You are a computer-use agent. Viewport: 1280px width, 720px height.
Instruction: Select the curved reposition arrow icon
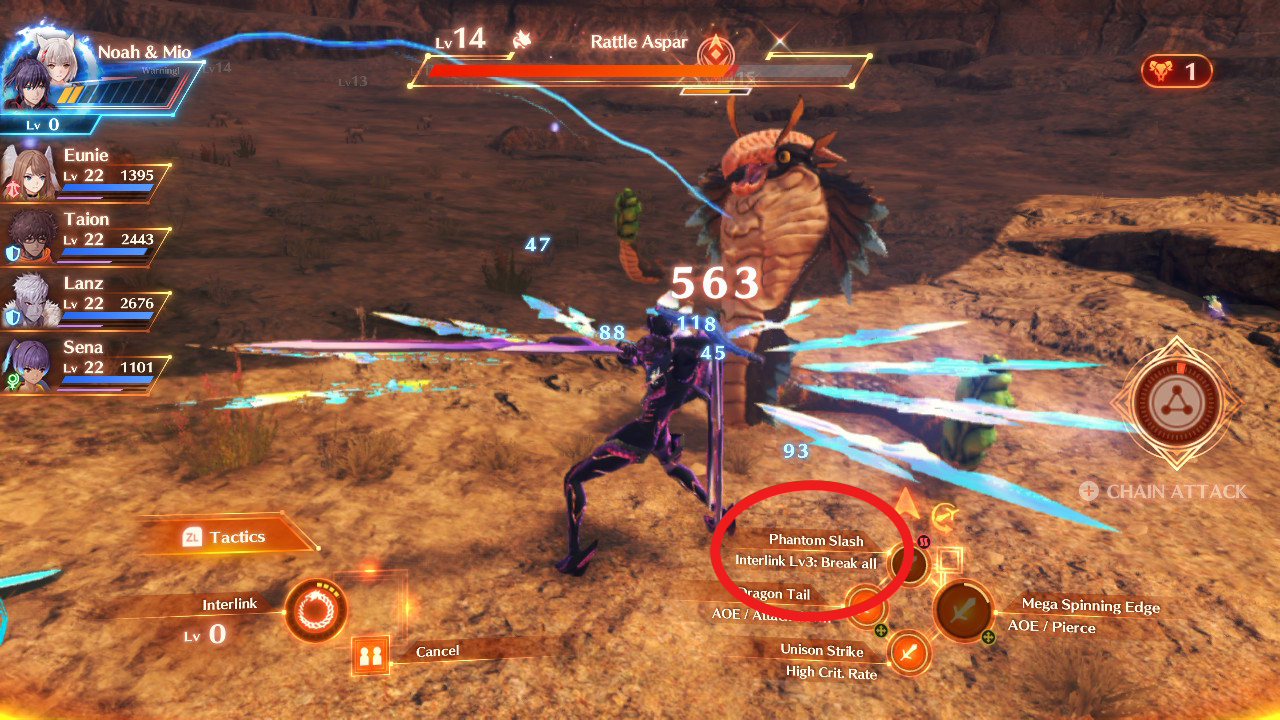tap(943, 517)
